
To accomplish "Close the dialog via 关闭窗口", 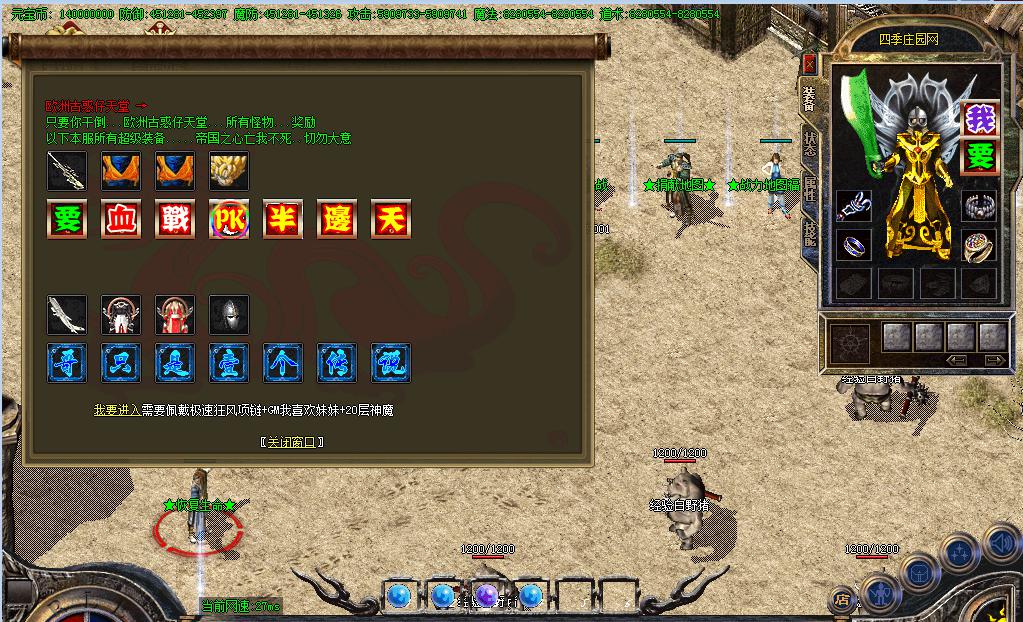I will [x=291, y=442].
